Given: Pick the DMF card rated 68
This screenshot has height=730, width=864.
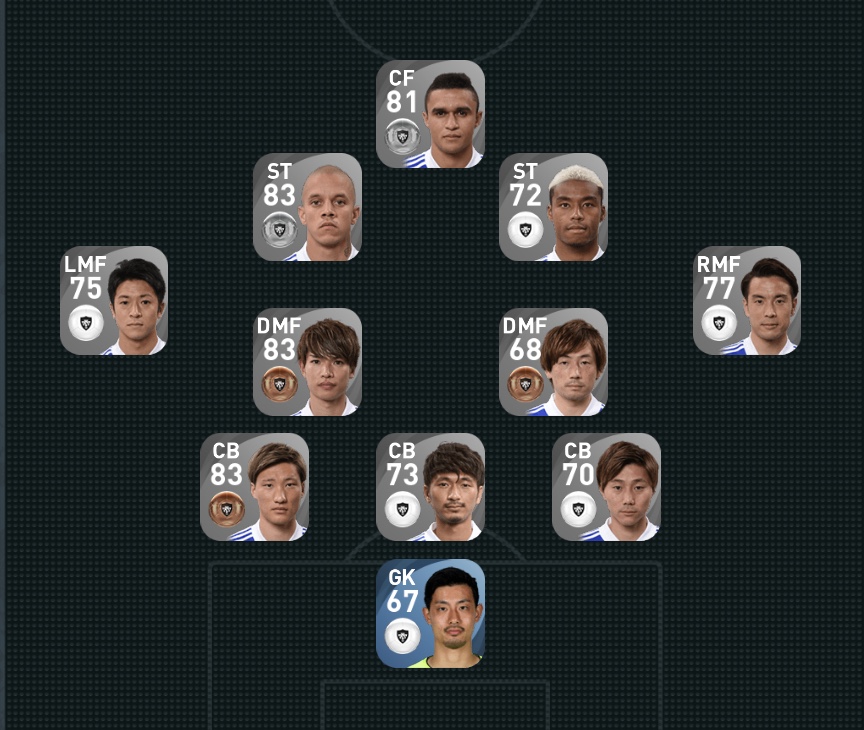Looking at the screenshot, I should [553, 362].
